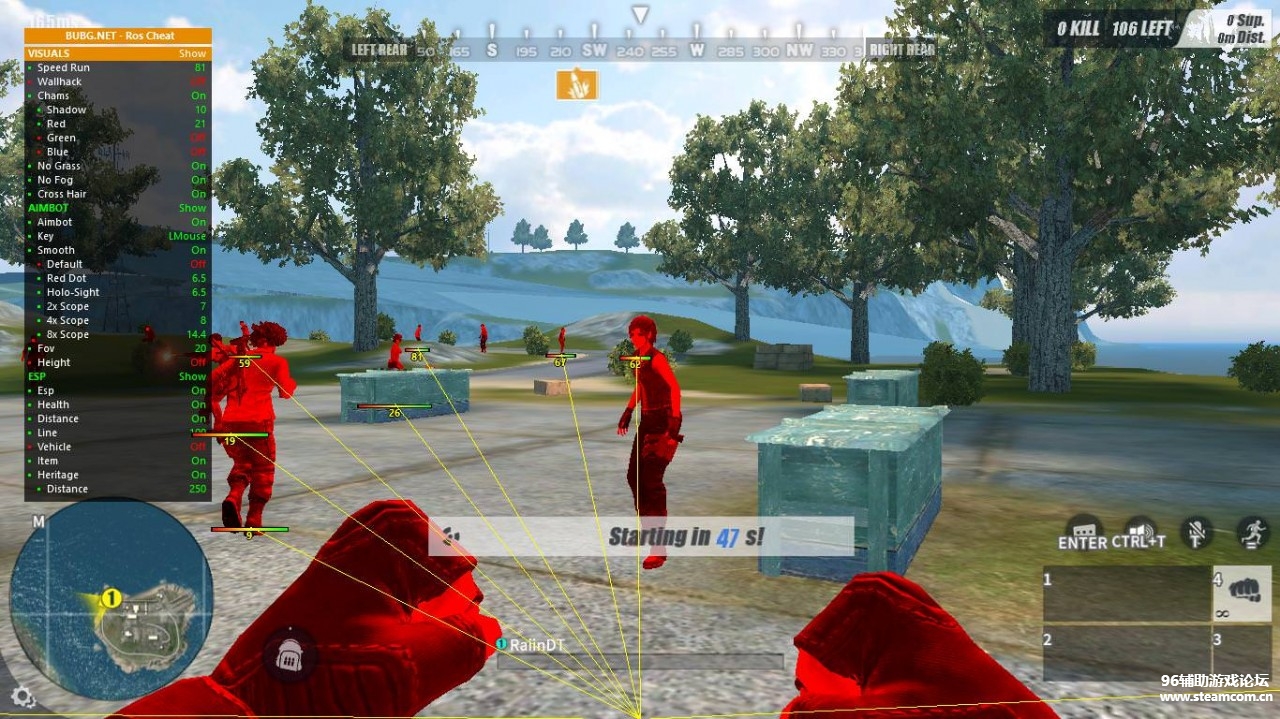Screen dimensions: 1280x719
Task: Toggle the muted microphone icon
Action: click(1196, 531)
